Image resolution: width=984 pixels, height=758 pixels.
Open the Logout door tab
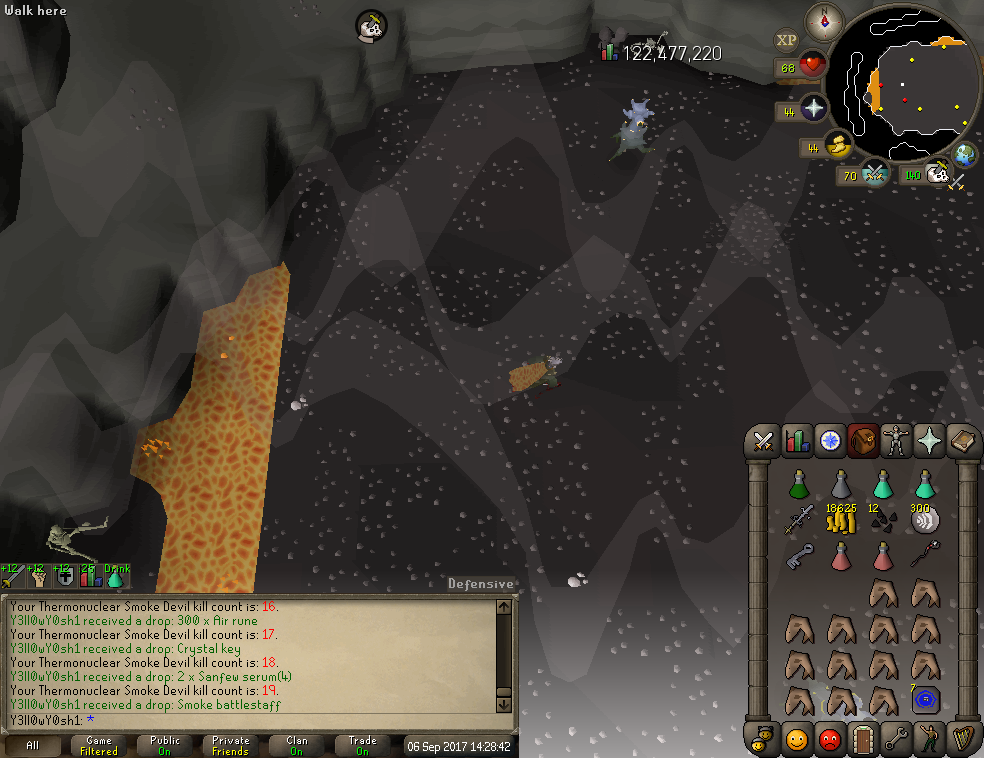tap(862, 739)
